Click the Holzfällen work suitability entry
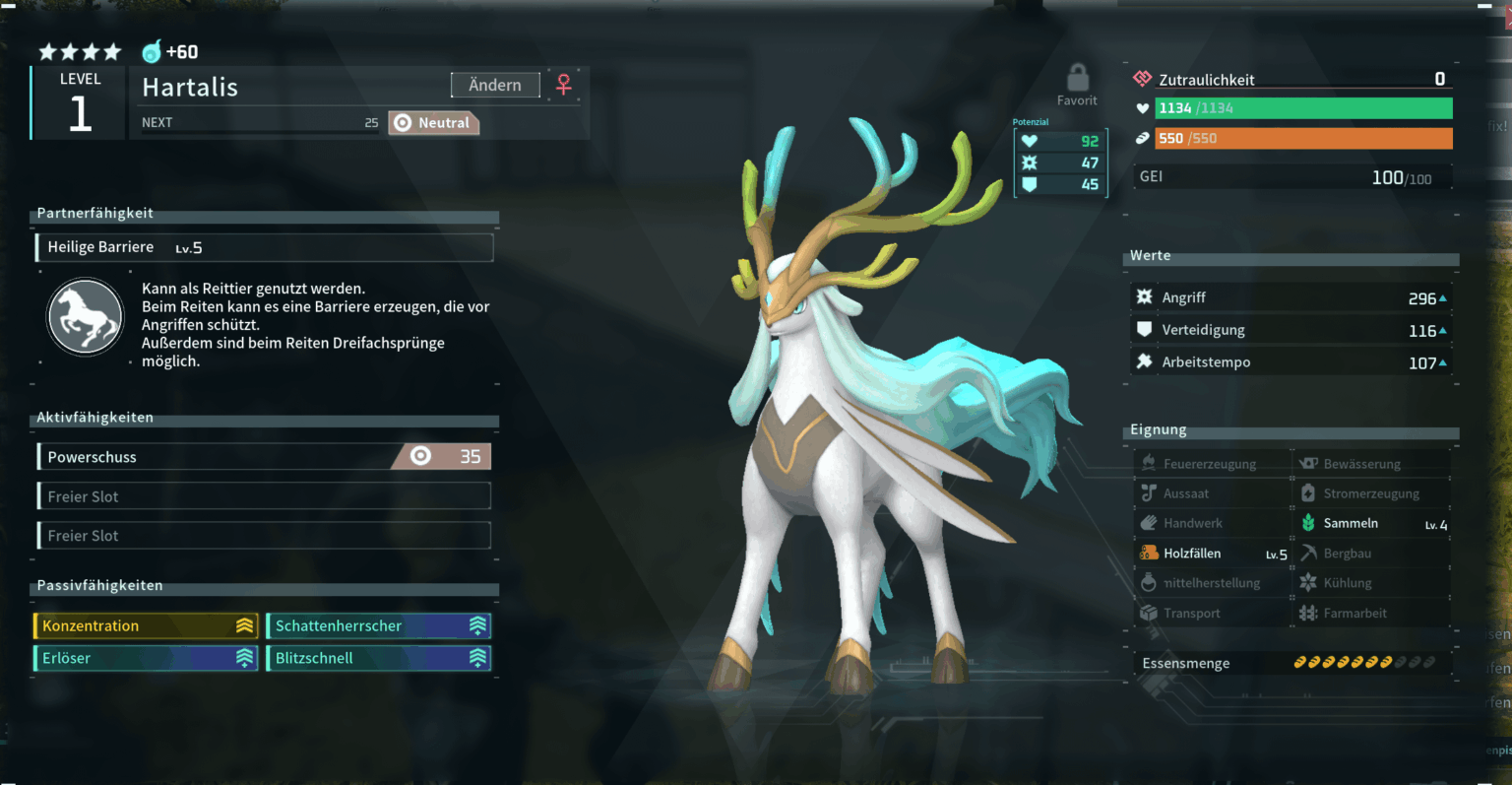 coord(1213,554)
